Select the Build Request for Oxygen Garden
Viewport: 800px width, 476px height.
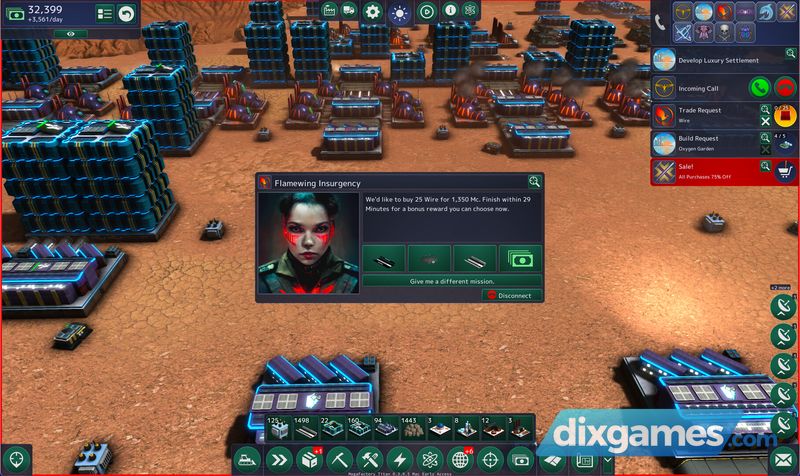[x=705, y=143]
